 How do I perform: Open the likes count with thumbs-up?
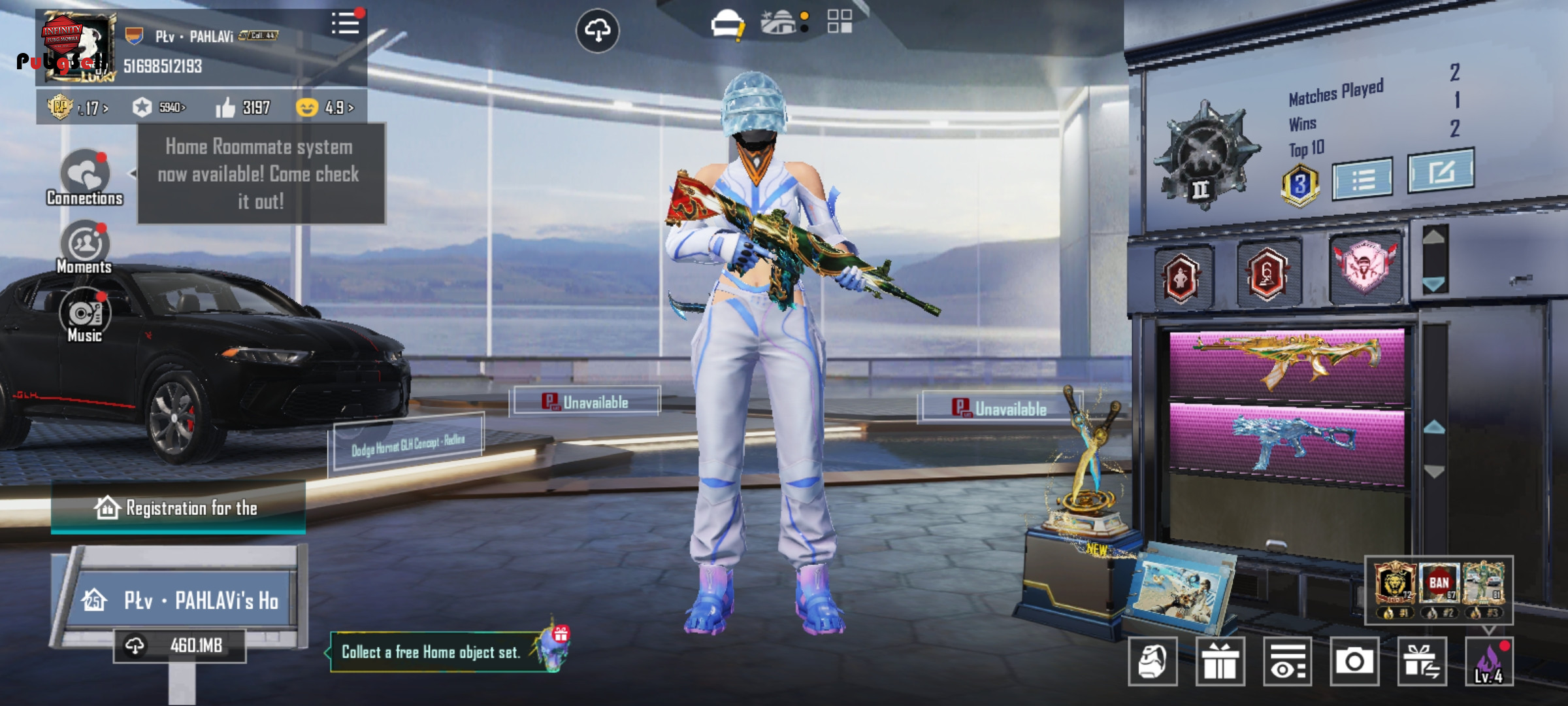click(x=243, y=107)
